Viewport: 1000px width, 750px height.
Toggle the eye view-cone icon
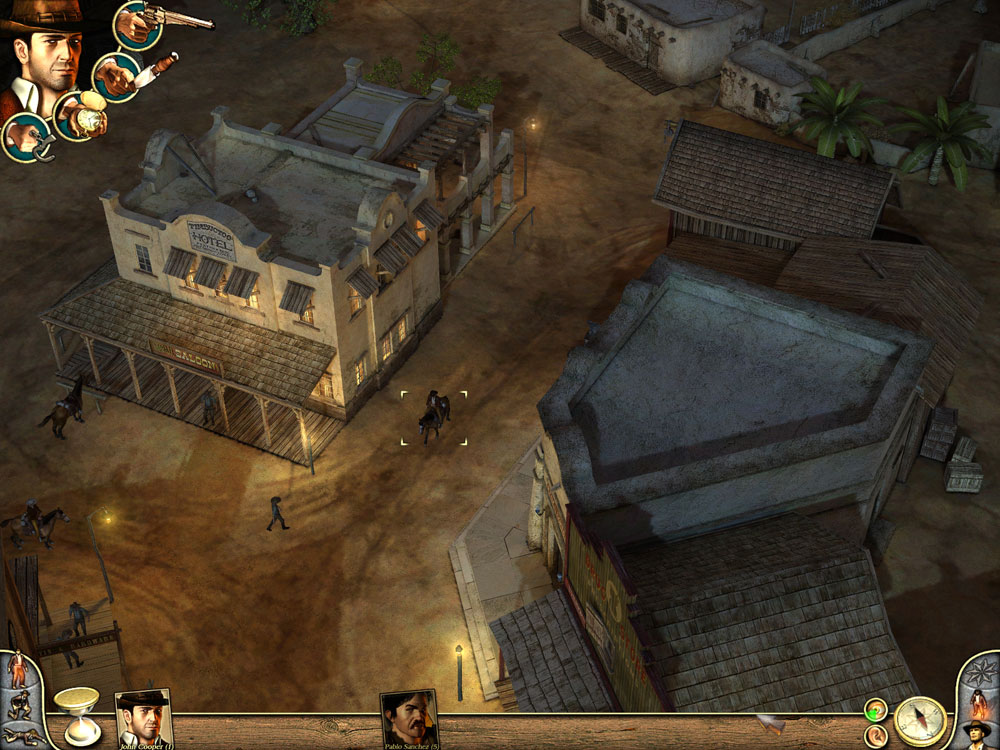click(876, 710)
